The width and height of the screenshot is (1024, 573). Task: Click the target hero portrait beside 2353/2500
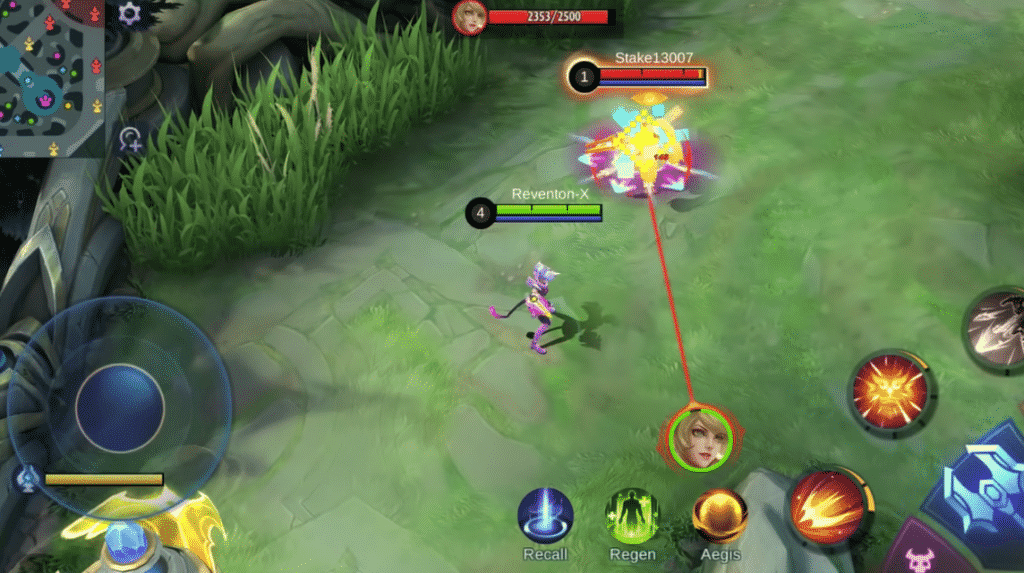pos(469,17)
